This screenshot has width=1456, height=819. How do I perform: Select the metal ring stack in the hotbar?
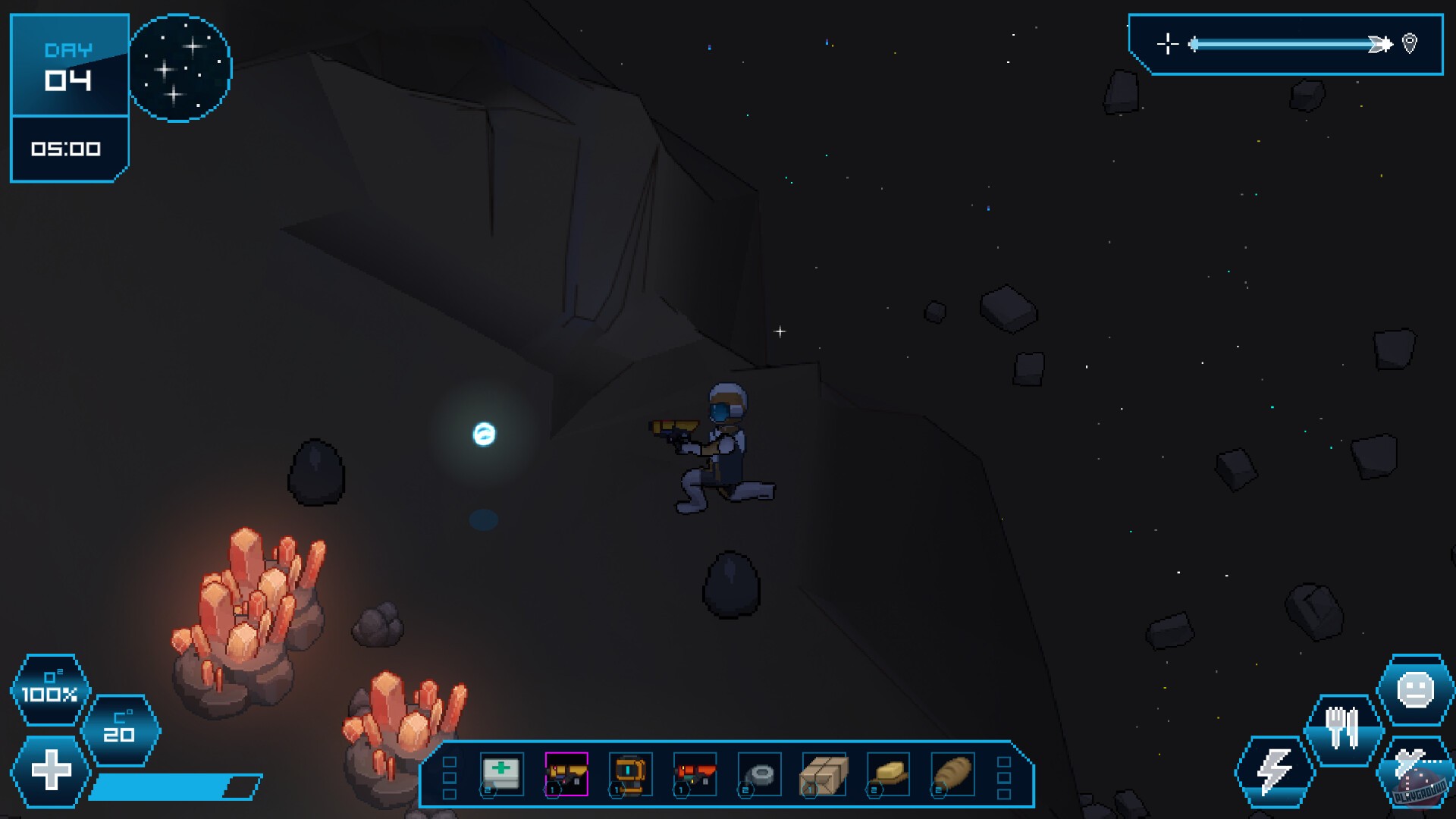(758, 773)
